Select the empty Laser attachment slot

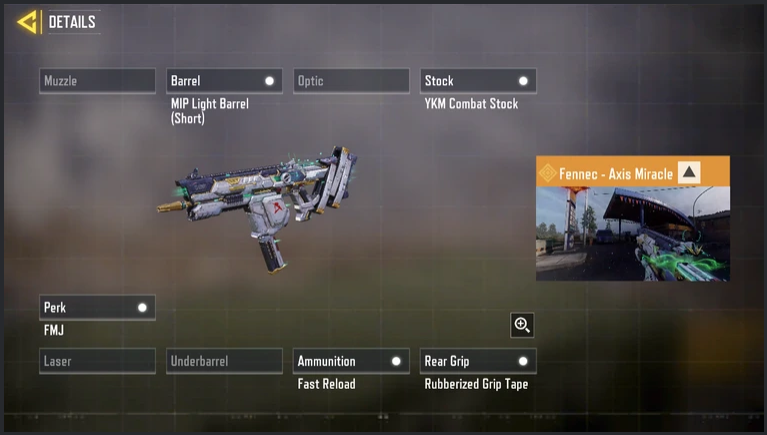tap(97, 361)
